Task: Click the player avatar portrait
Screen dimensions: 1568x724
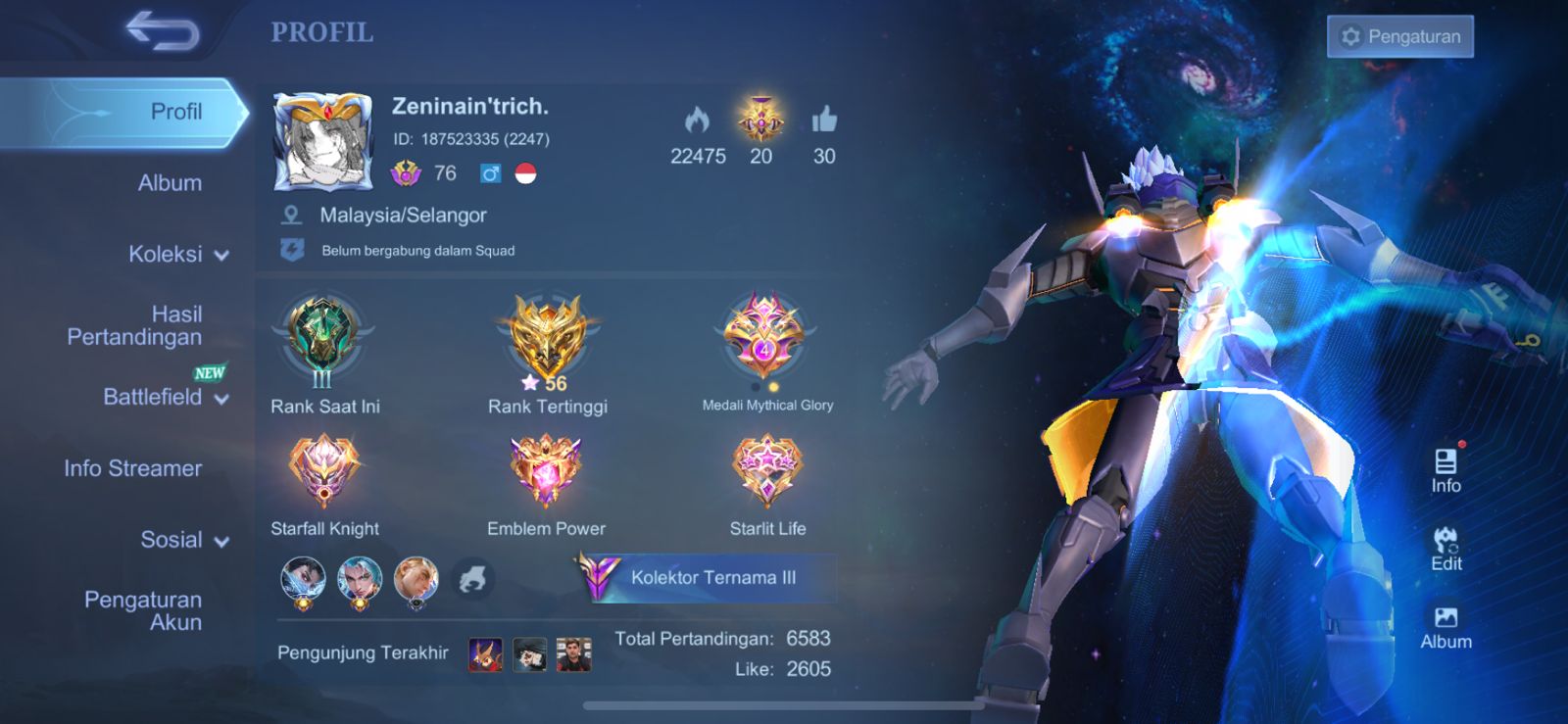Action: point(323,142)
